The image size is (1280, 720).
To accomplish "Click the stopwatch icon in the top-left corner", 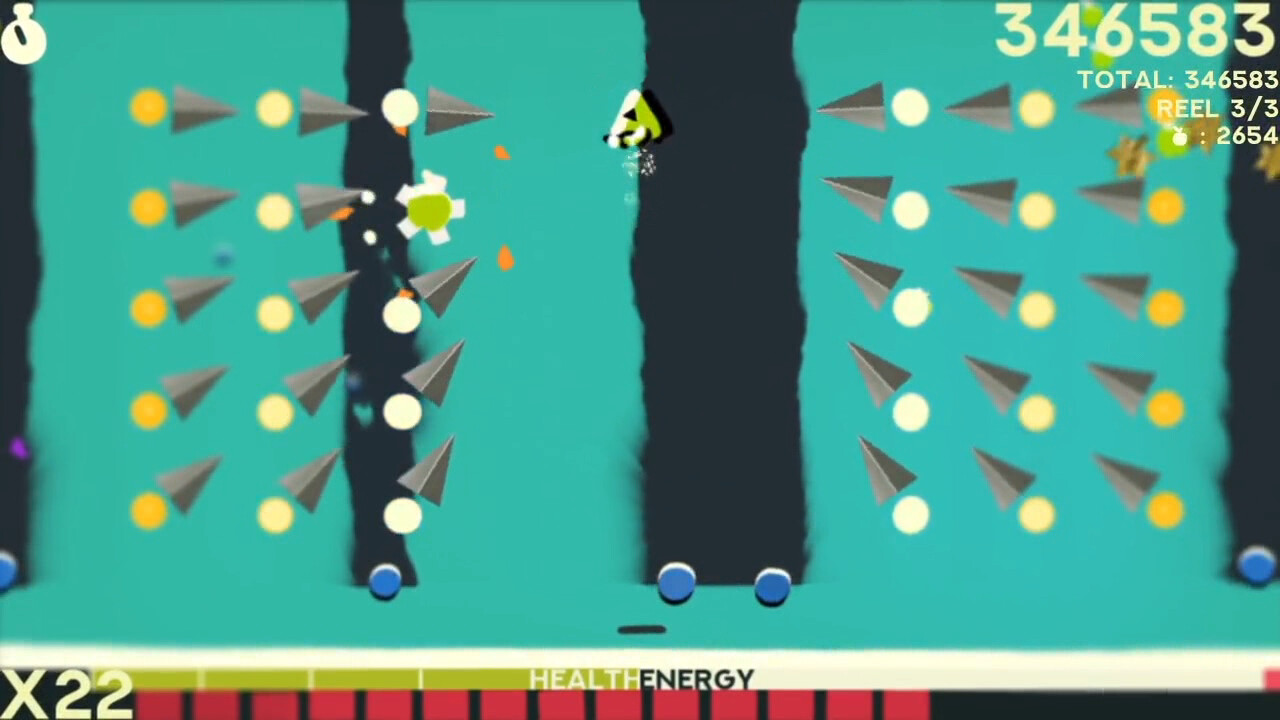I will pos(25,40).
